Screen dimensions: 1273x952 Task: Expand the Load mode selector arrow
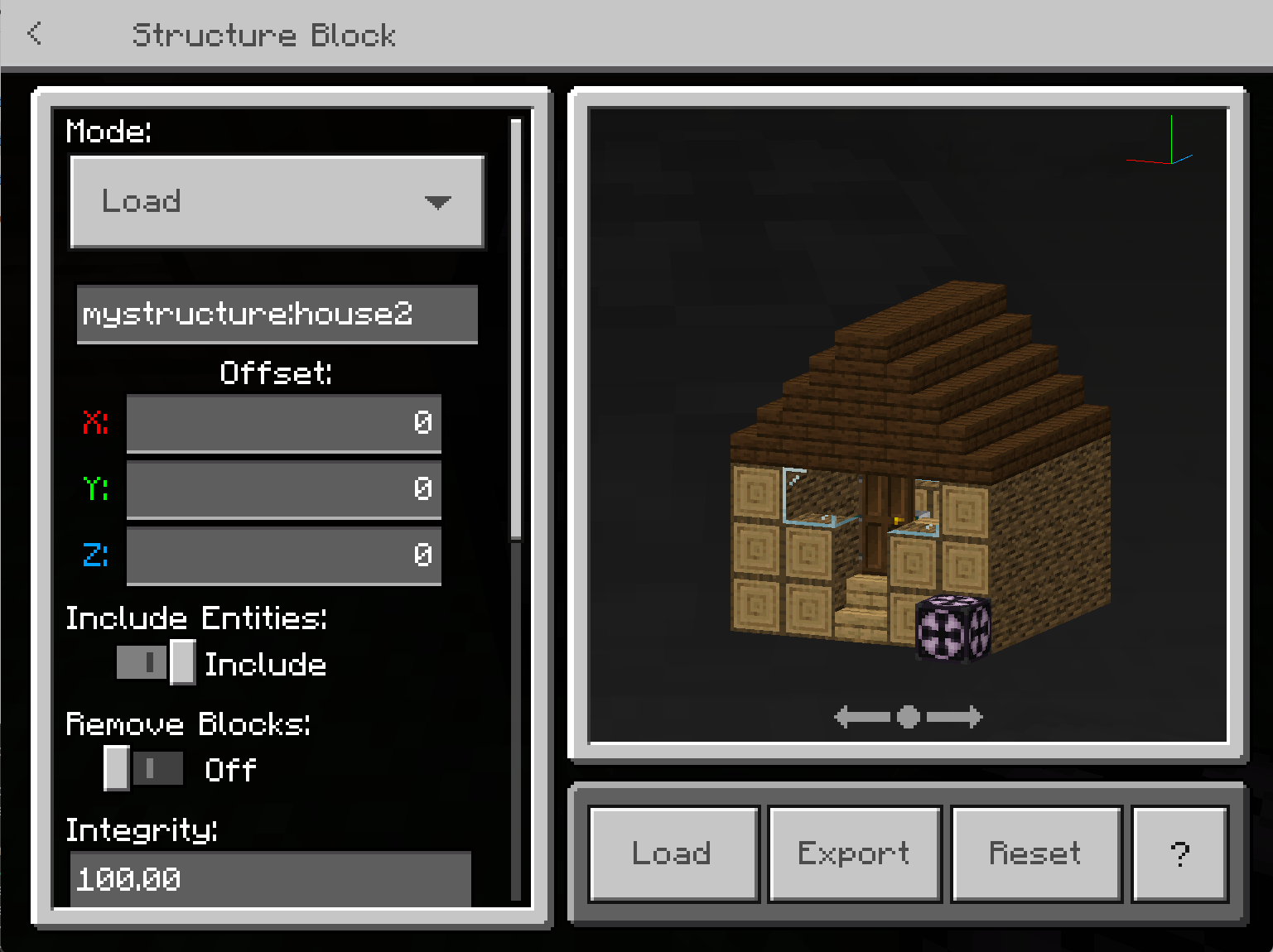(x=438, y=201)
